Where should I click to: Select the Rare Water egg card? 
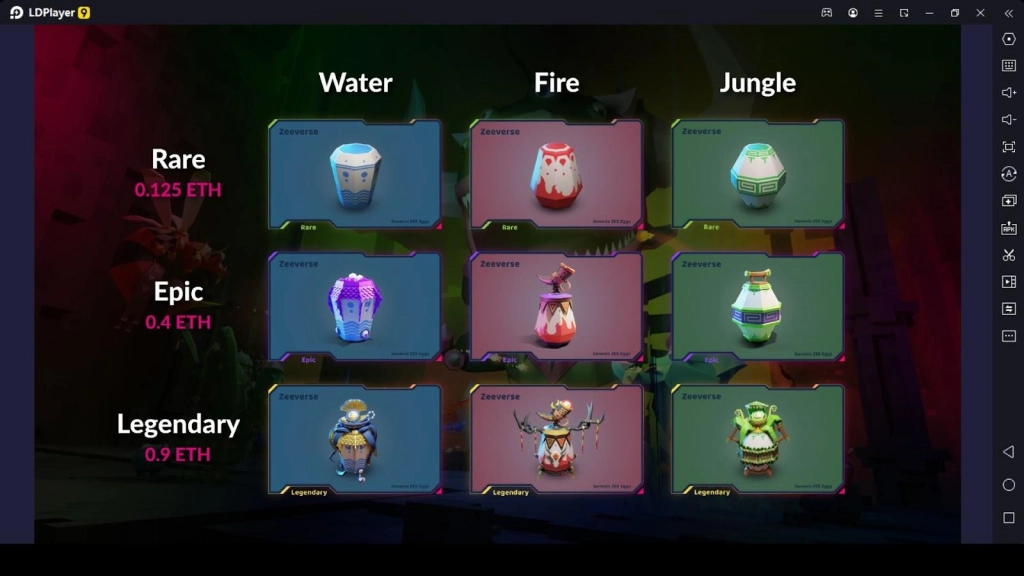pyautogui.click(x=355, y=175)
